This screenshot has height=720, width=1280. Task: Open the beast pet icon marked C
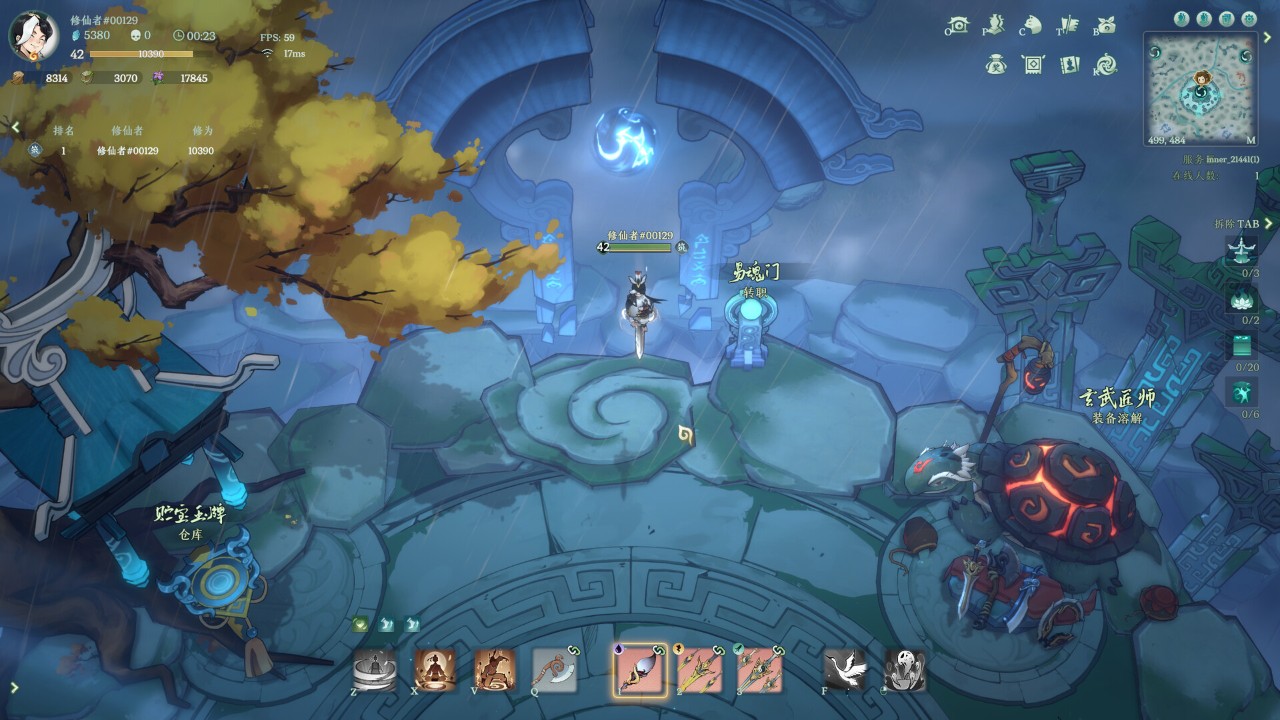[x=1032, y=25]
